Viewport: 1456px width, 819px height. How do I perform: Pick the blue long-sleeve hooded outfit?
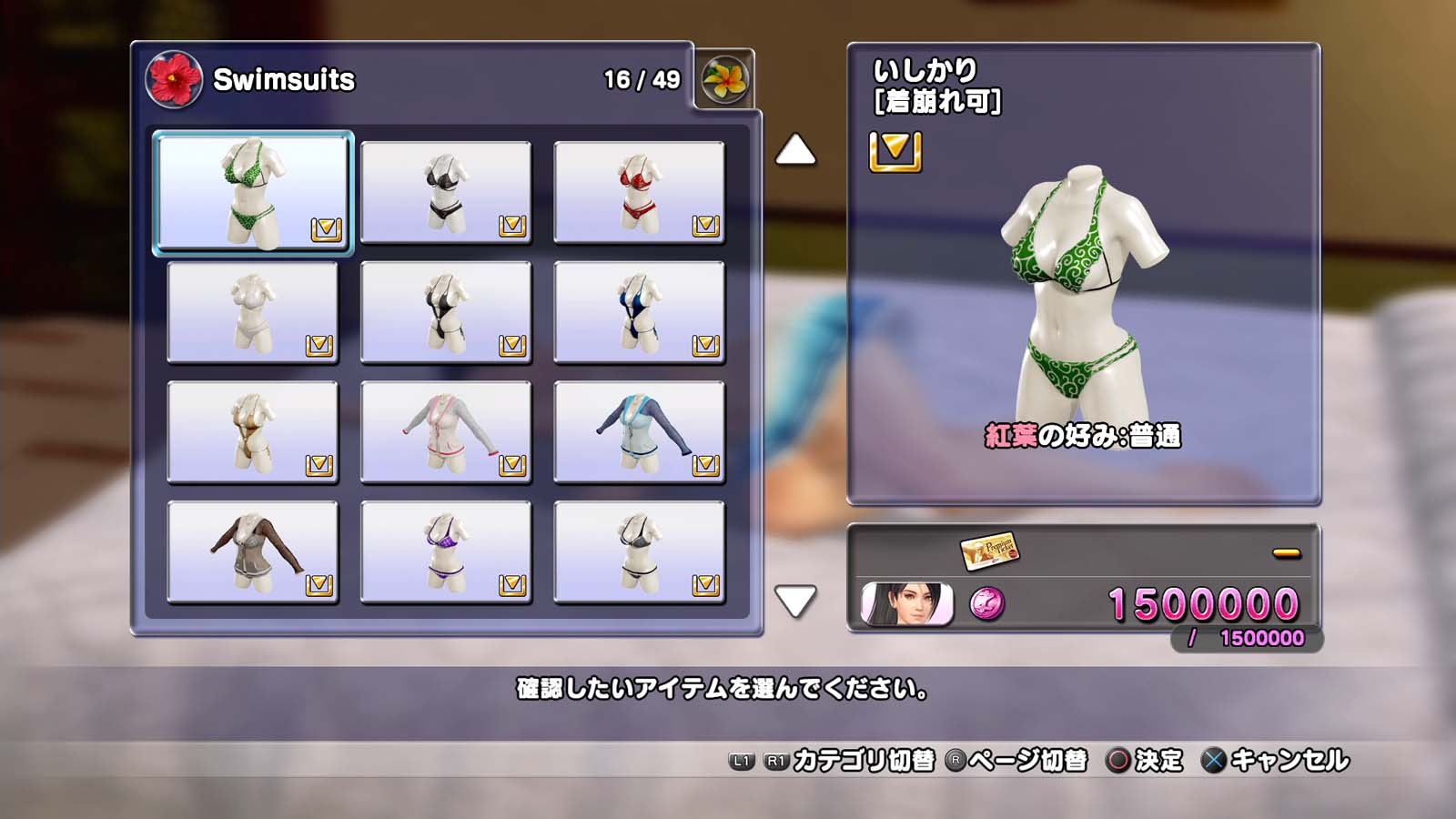click(639, 432)
